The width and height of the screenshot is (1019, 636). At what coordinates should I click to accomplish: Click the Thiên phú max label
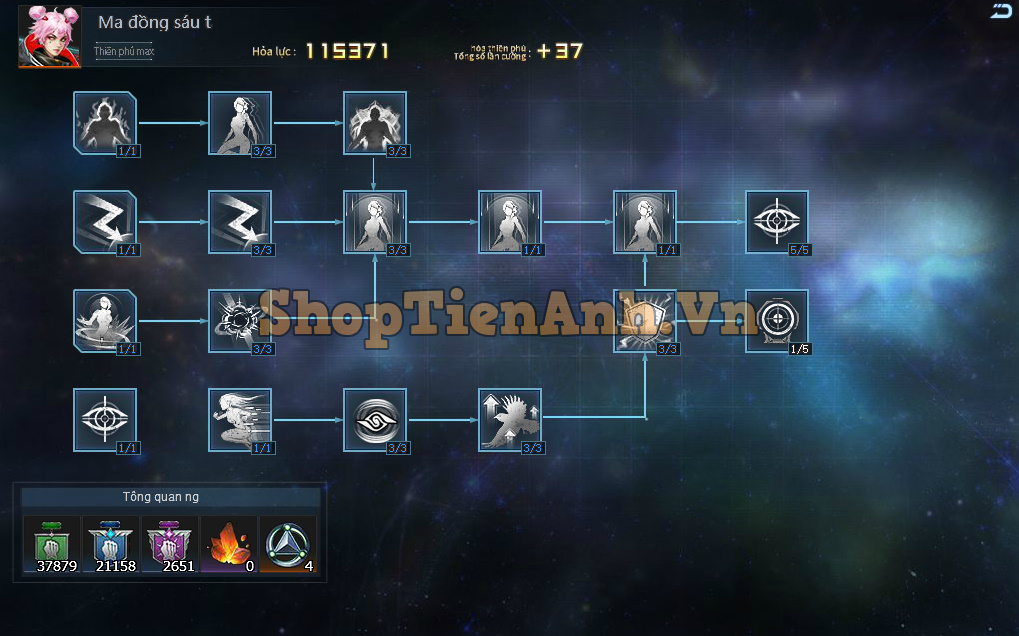pos(124,51)
